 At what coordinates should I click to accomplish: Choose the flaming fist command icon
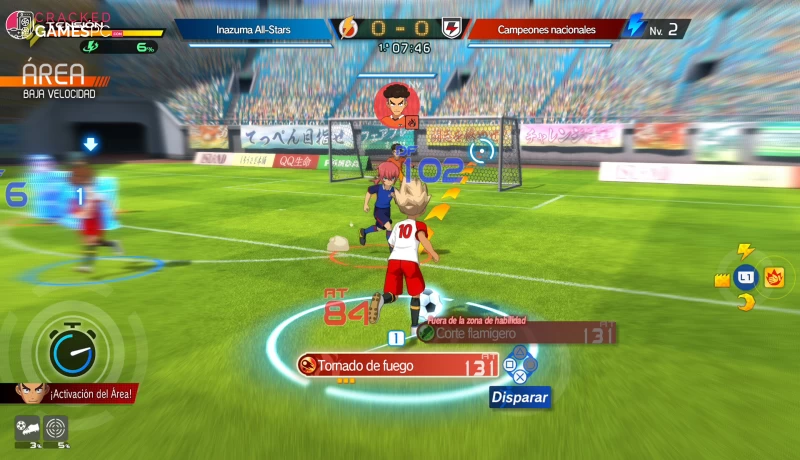[774, 277]
